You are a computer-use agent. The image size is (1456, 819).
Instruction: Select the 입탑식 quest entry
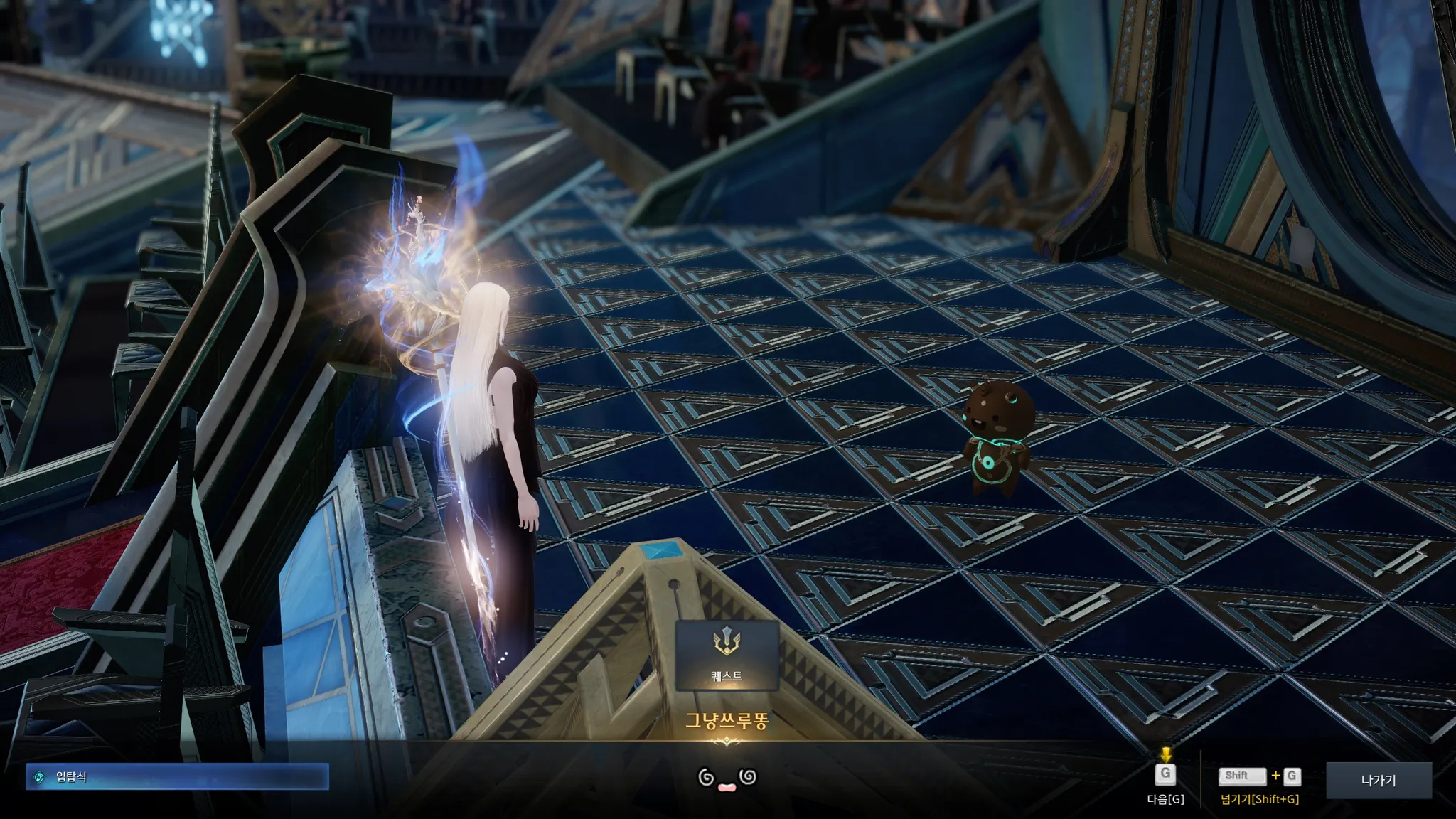(x=178, y=777)
